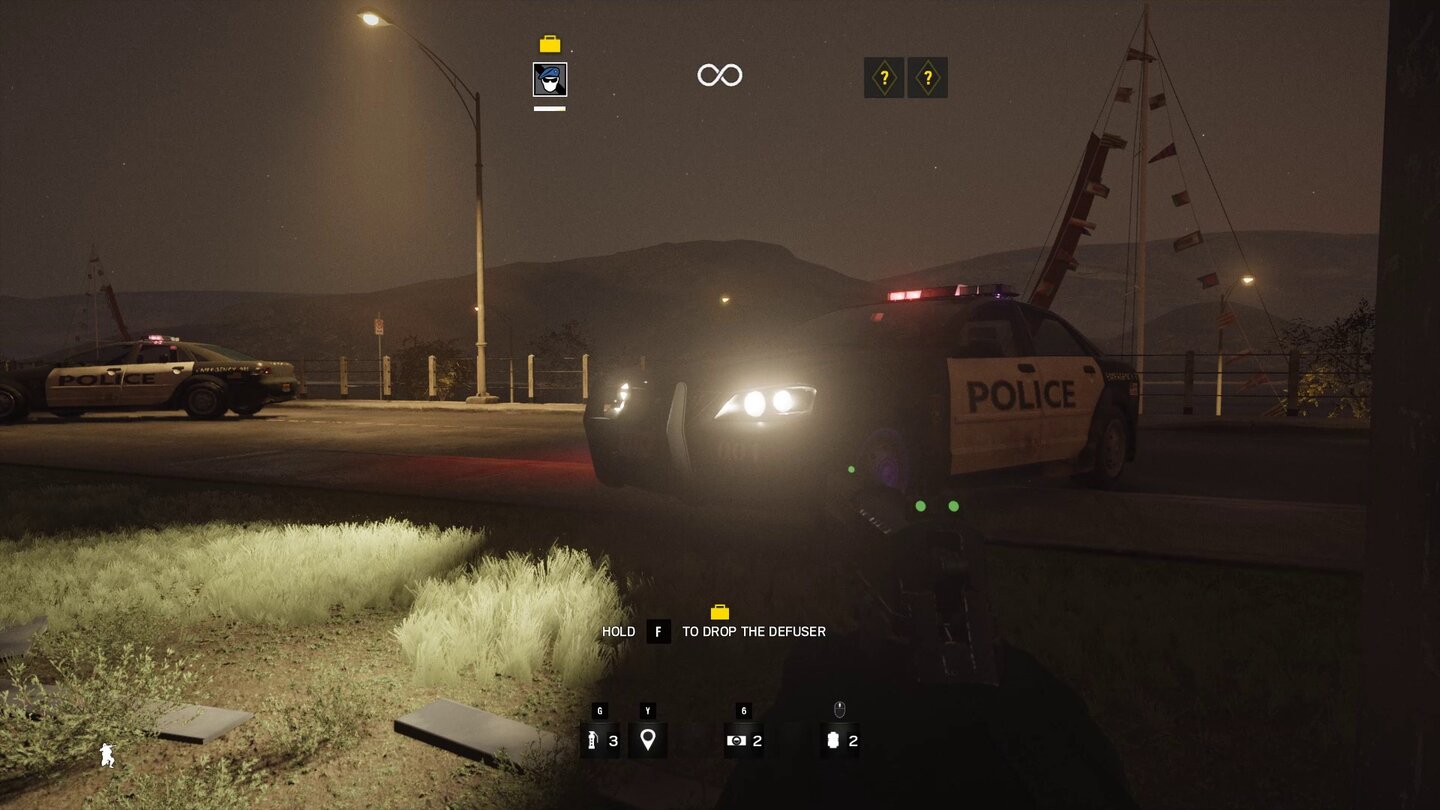The height and width of the screenshot is (810, 1440).
Task: Click the defuser icon above the drop prompt
Action: click(x=719, y=613)
